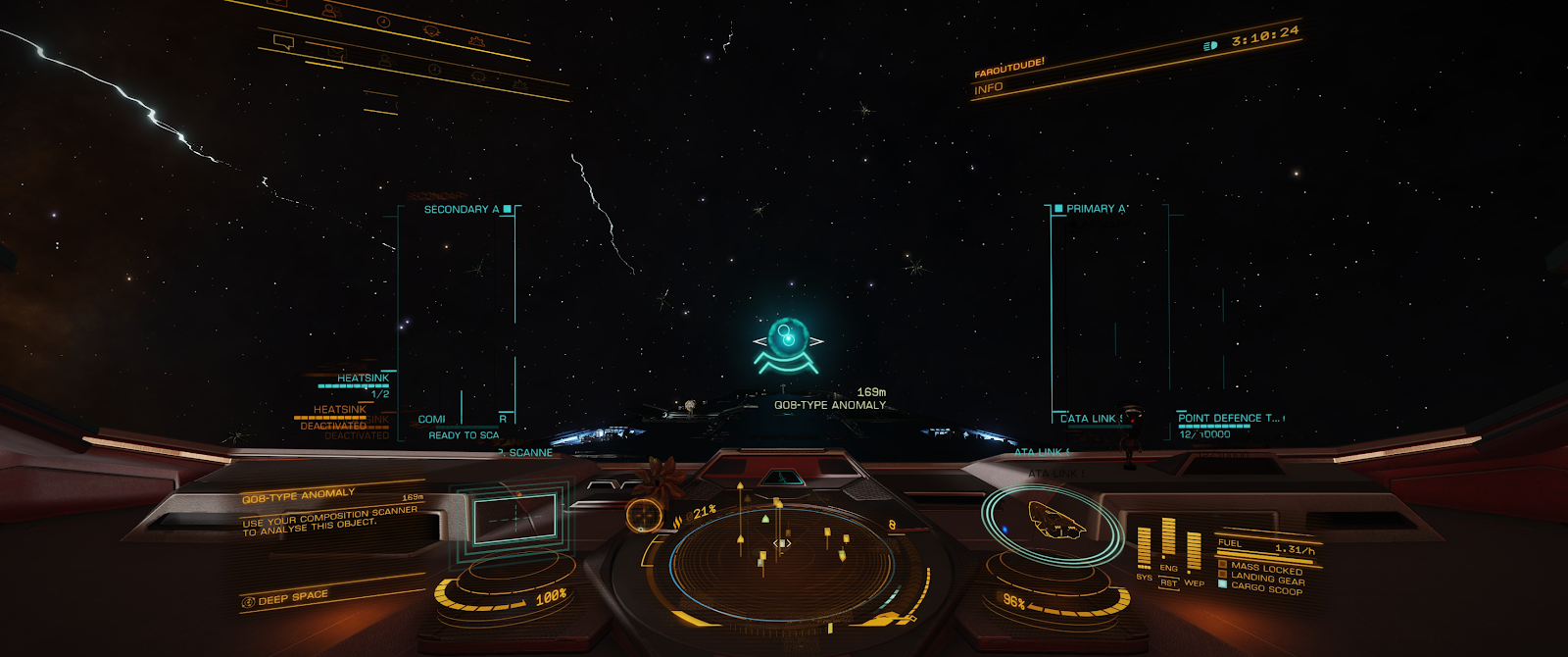This screenshot has width=1568, height=657.
Task: Open the INFO panel under FAROUTDUDE!
Action: tap(989, 88)
